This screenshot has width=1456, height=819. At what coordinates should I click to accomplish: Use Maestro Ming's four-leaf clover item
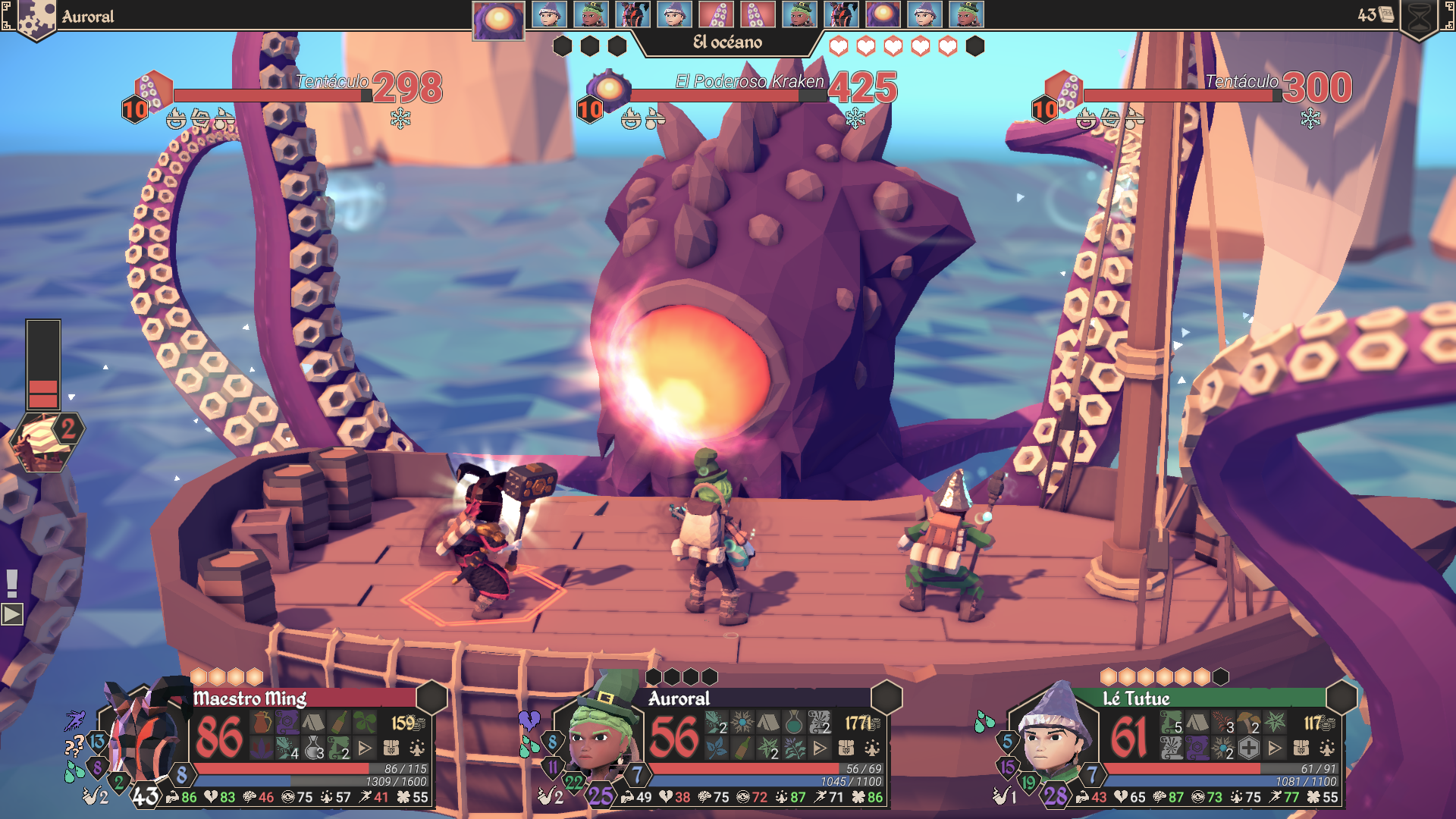click(365, 723)
